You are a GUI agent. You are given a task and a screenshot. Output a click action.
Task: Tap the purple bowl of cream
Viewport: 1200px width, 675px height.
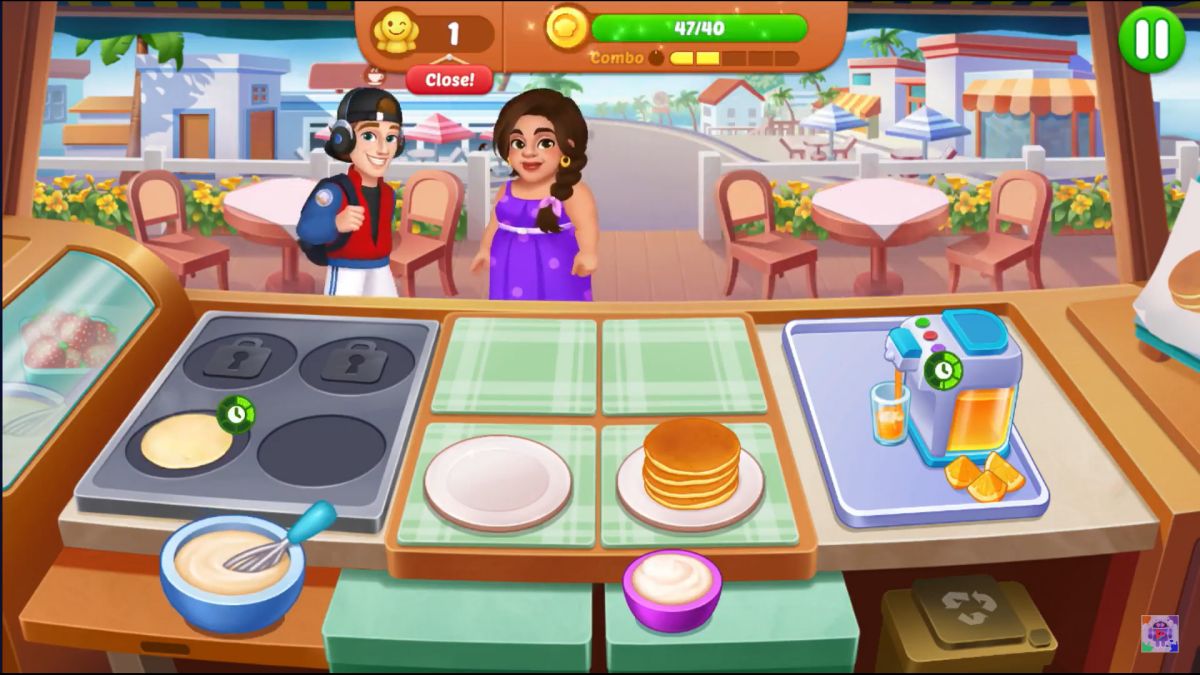point(672,587)
